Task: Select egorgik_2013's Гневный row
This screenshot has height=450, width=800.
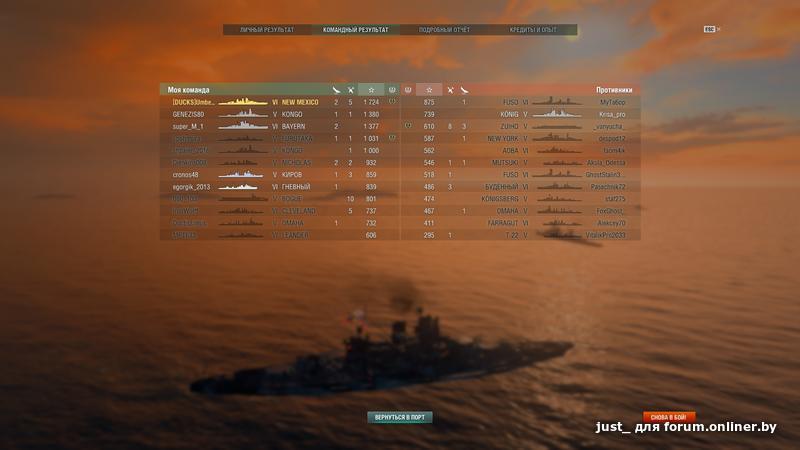Action: [280, 187]
